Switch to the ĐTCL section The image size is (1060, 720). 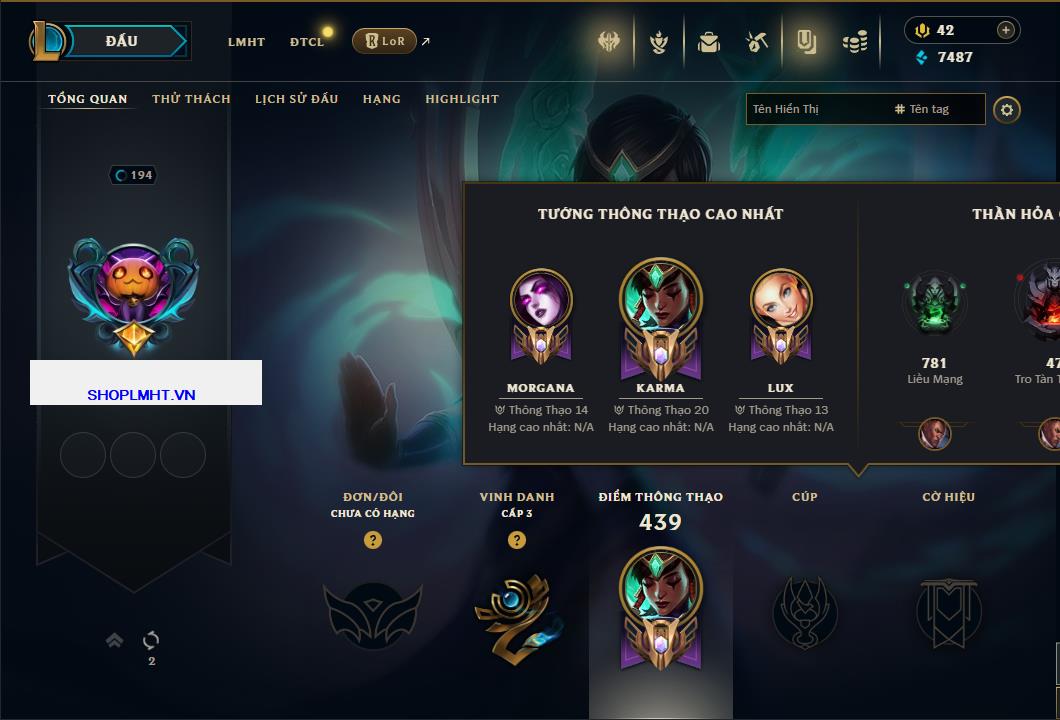(x=306, y=42)
